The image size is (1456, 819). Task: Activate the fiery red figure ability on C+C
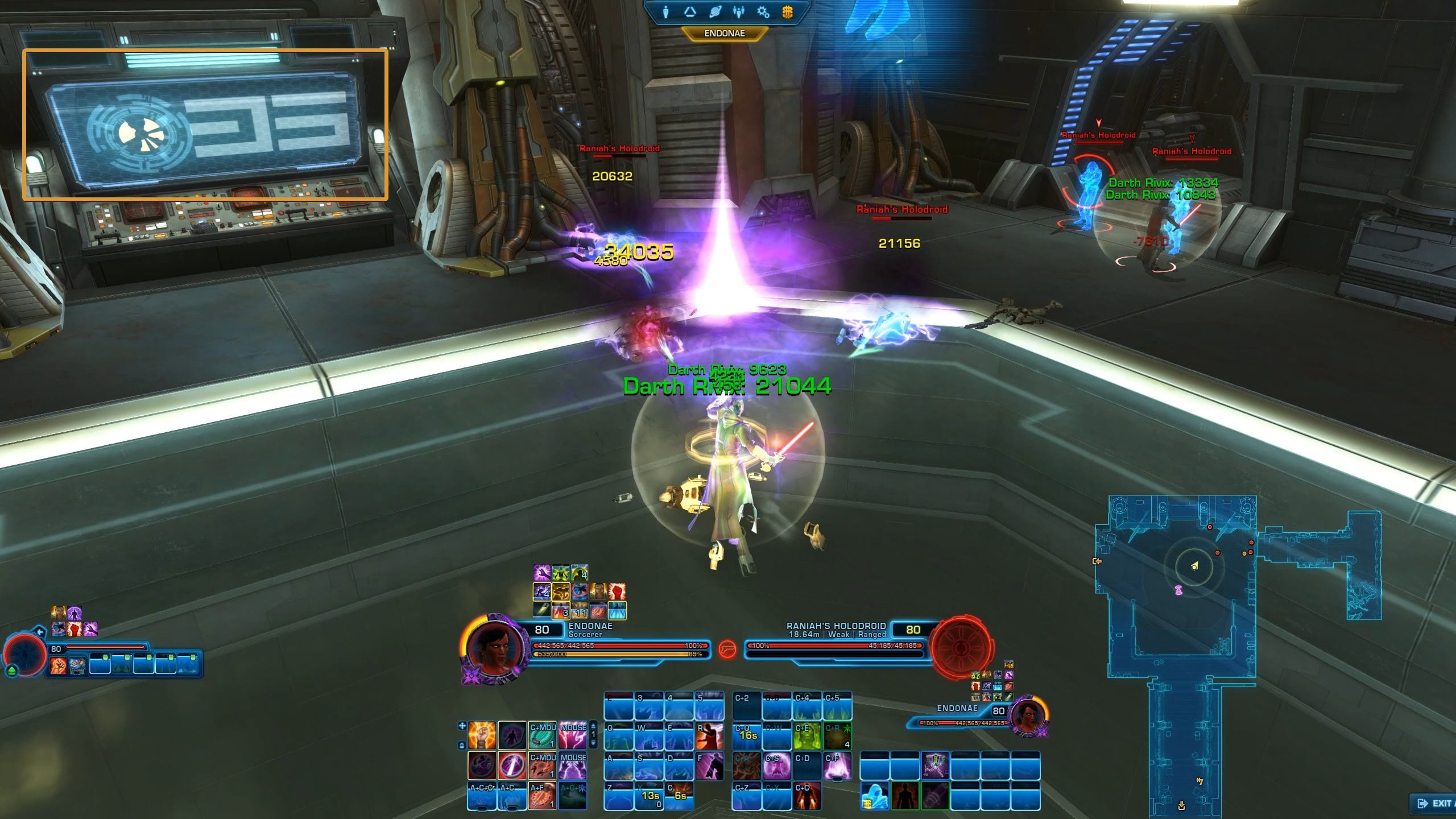pos(806,796)
